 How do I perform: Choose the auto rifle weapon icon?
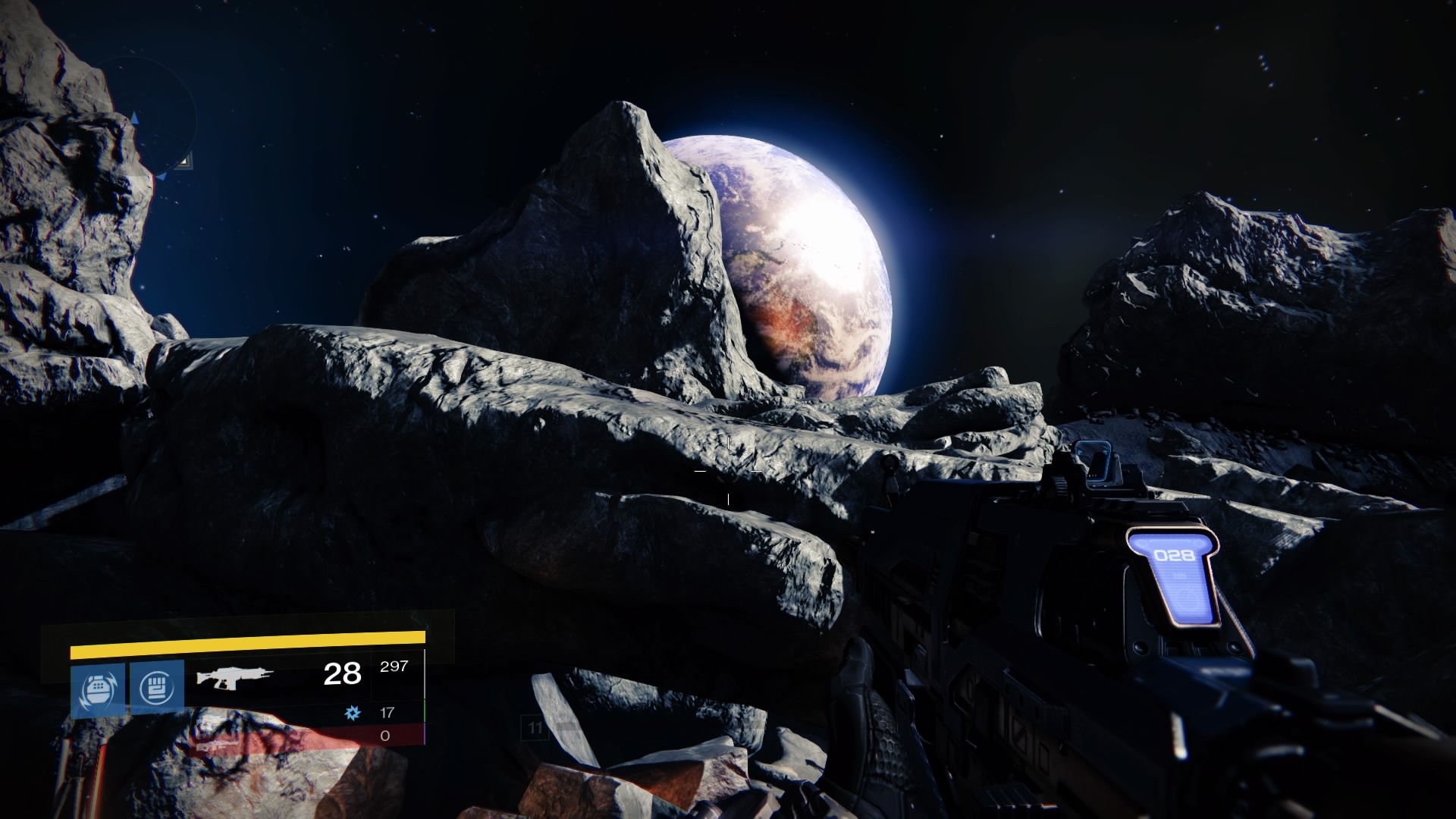point(230,675)
